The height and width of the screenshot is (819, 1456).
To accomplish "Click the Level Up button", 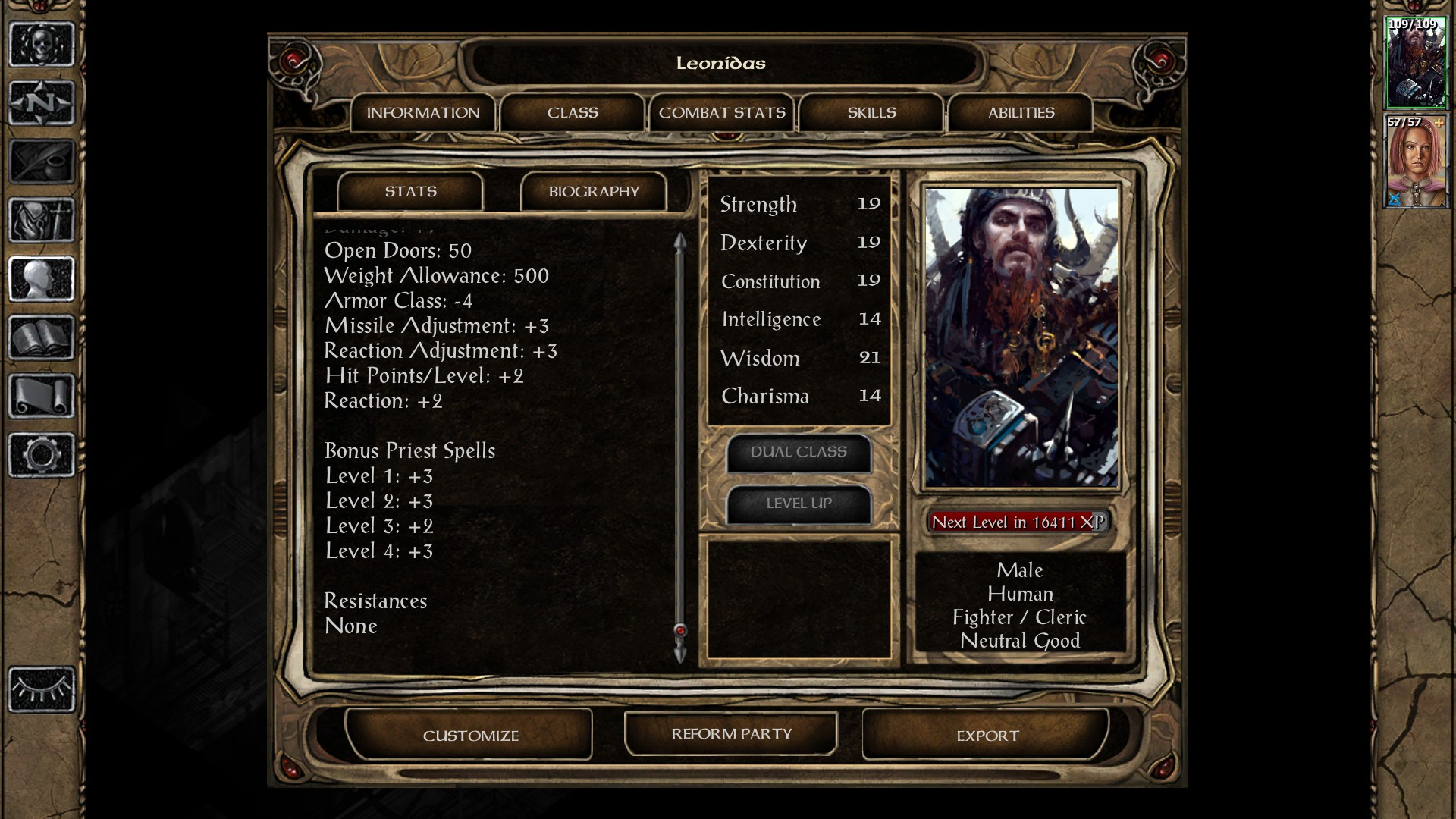I will tap(799, 504).
